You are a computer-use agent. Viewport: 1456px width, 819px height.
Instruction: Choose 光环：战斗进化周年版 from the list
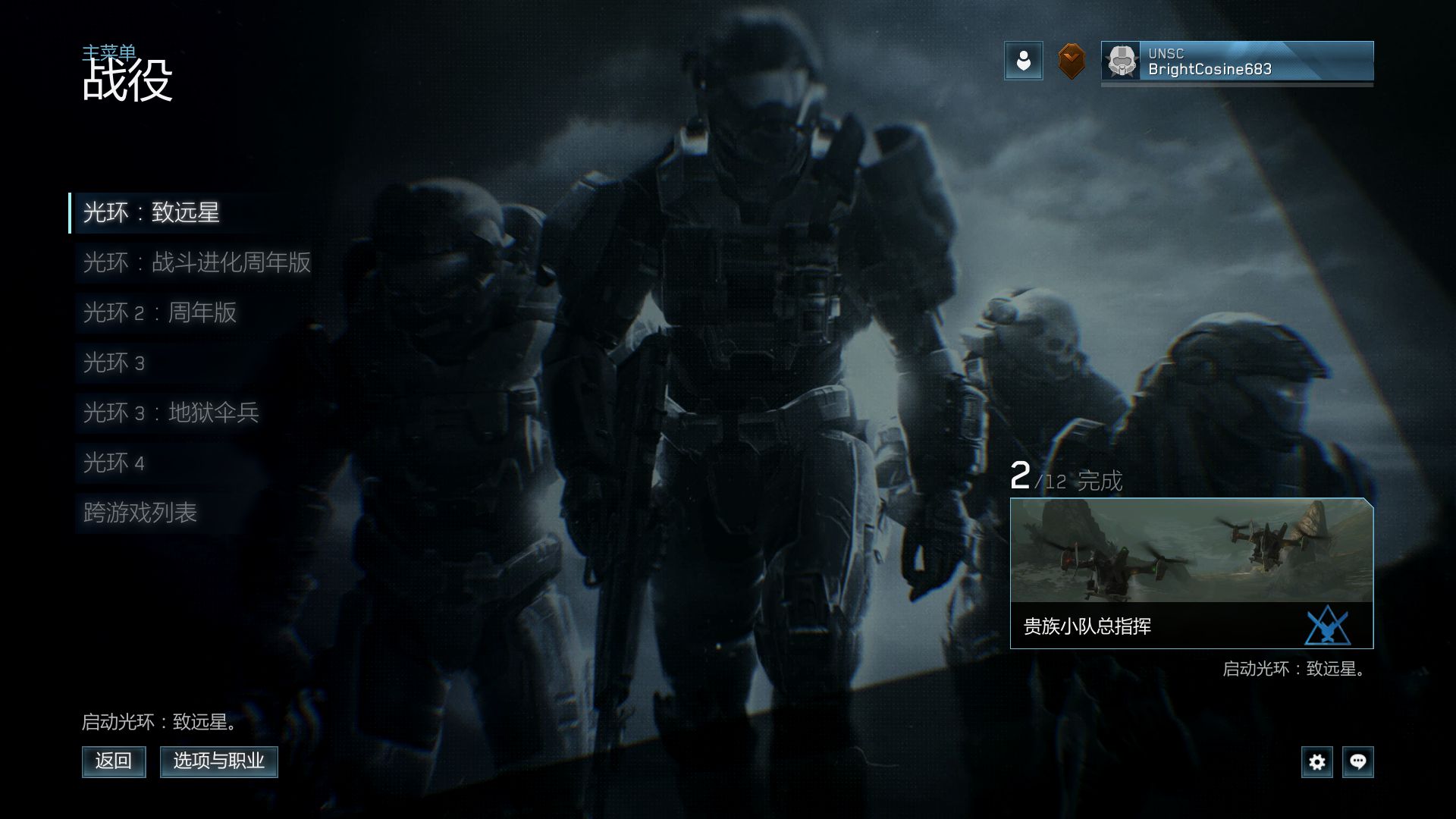click(196, 262)
